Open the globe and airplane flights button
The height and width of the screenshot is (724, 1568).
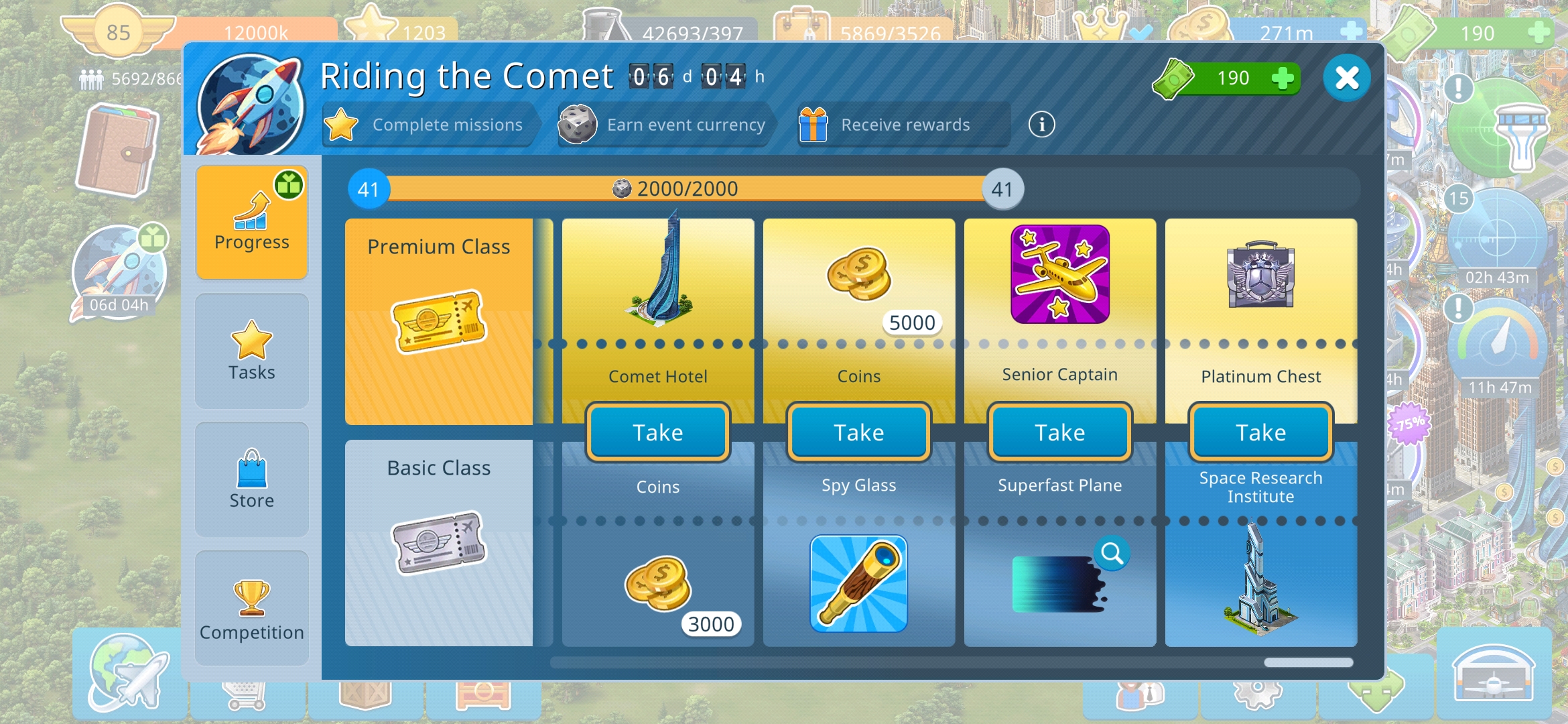click(129, 674)
